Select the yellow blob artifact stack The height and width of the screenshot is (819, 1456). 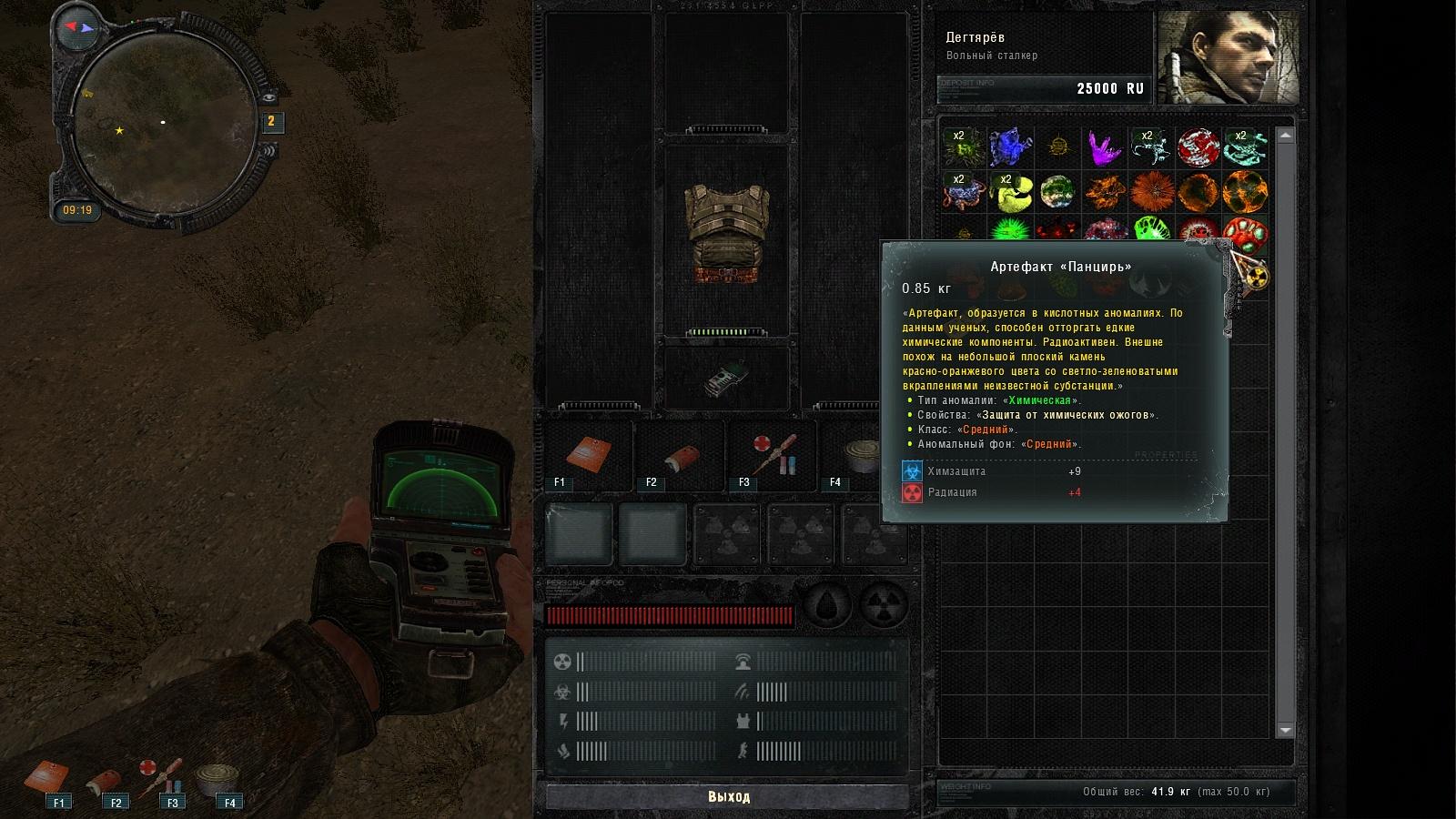click(x=1009, y=192)
